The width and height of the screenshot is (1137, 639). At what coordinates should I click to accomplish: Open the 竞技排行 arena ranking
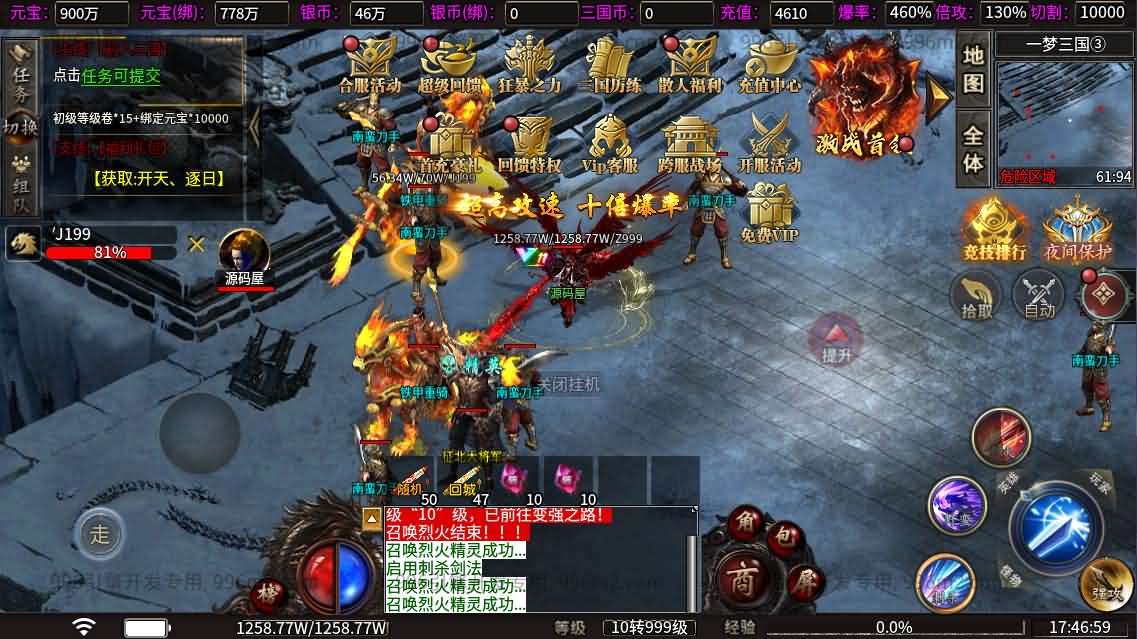(994, 229)
